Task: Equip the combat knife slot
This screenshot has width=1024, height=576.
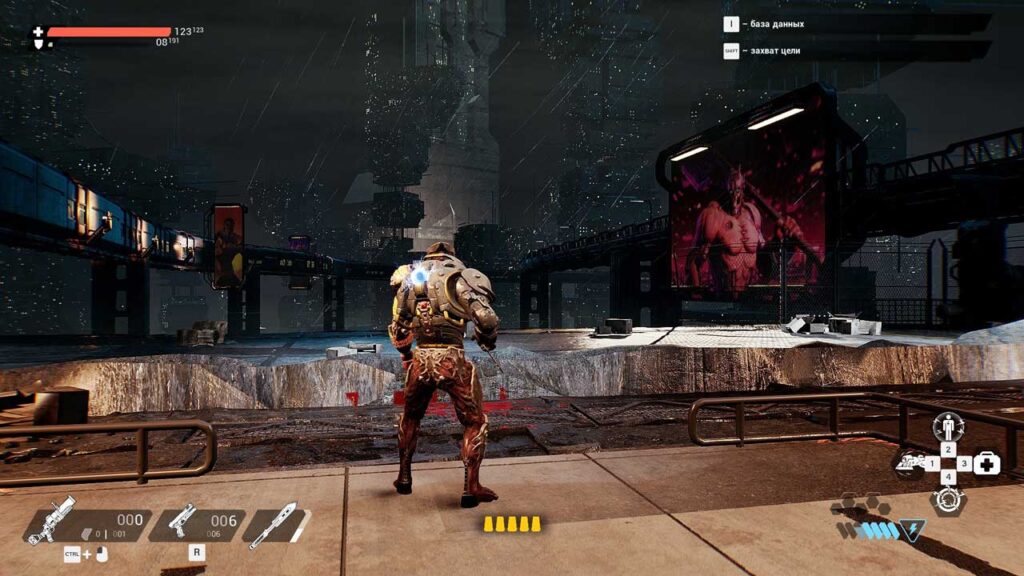Action: pyautogui.click(x=273, y=522)
